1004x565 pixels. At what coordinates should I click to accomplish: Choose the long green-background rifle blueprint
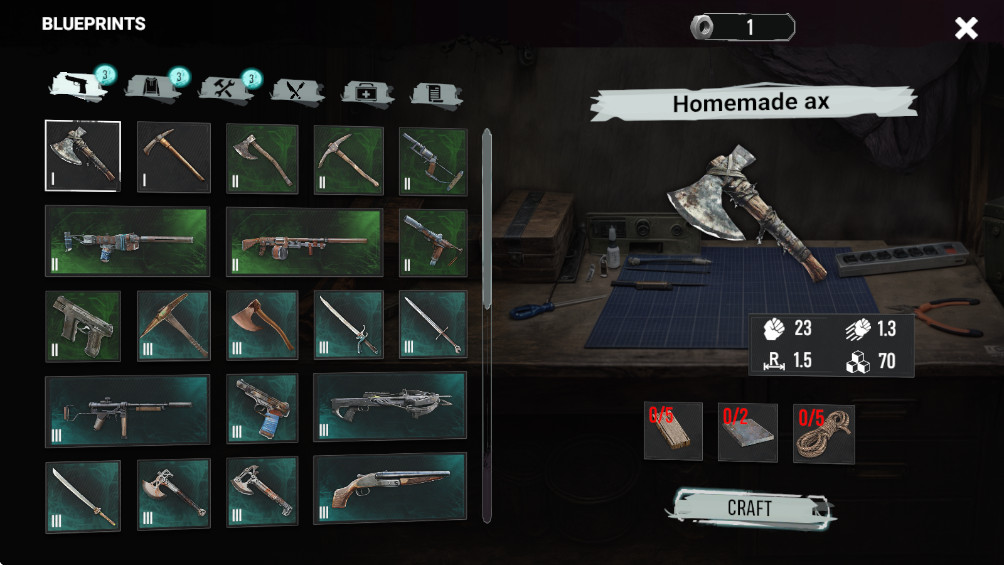pyautogui.click(x=128, y=241)
